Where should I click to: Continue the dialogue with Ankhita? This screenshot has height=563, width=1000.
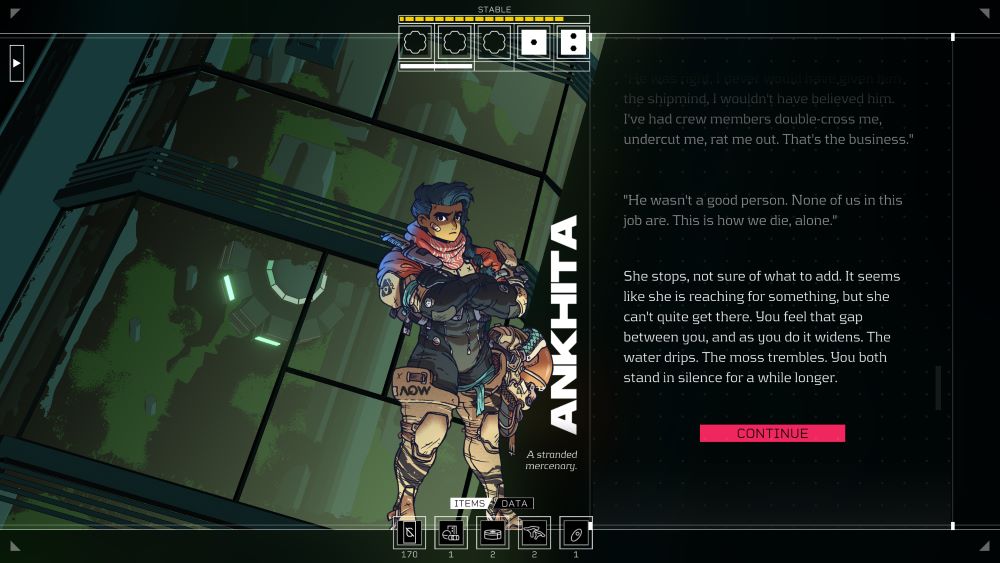coord(772,433)
